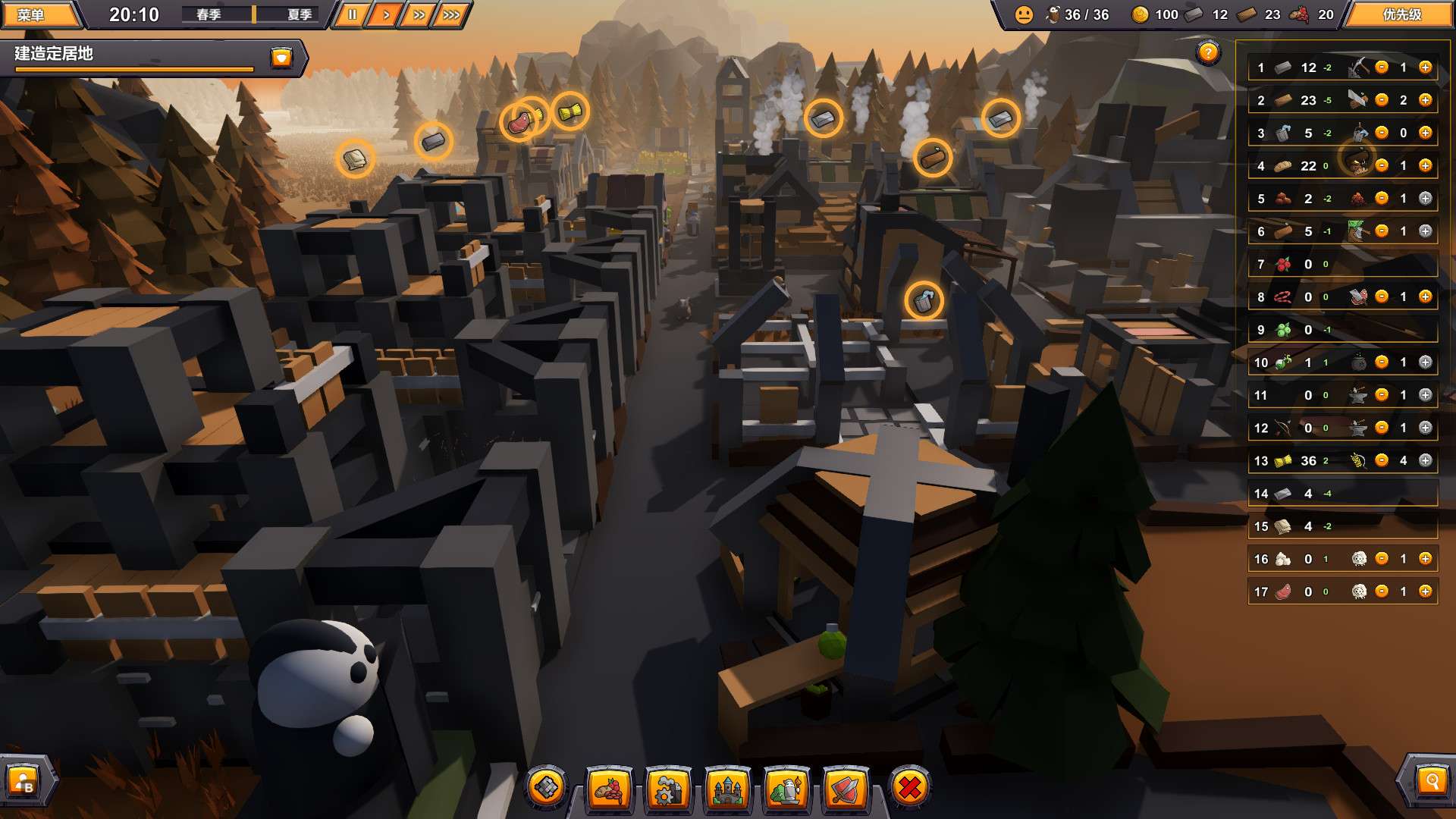
Task: Increase stone miner workers in row 1
Action: (x=1425, y=67)
